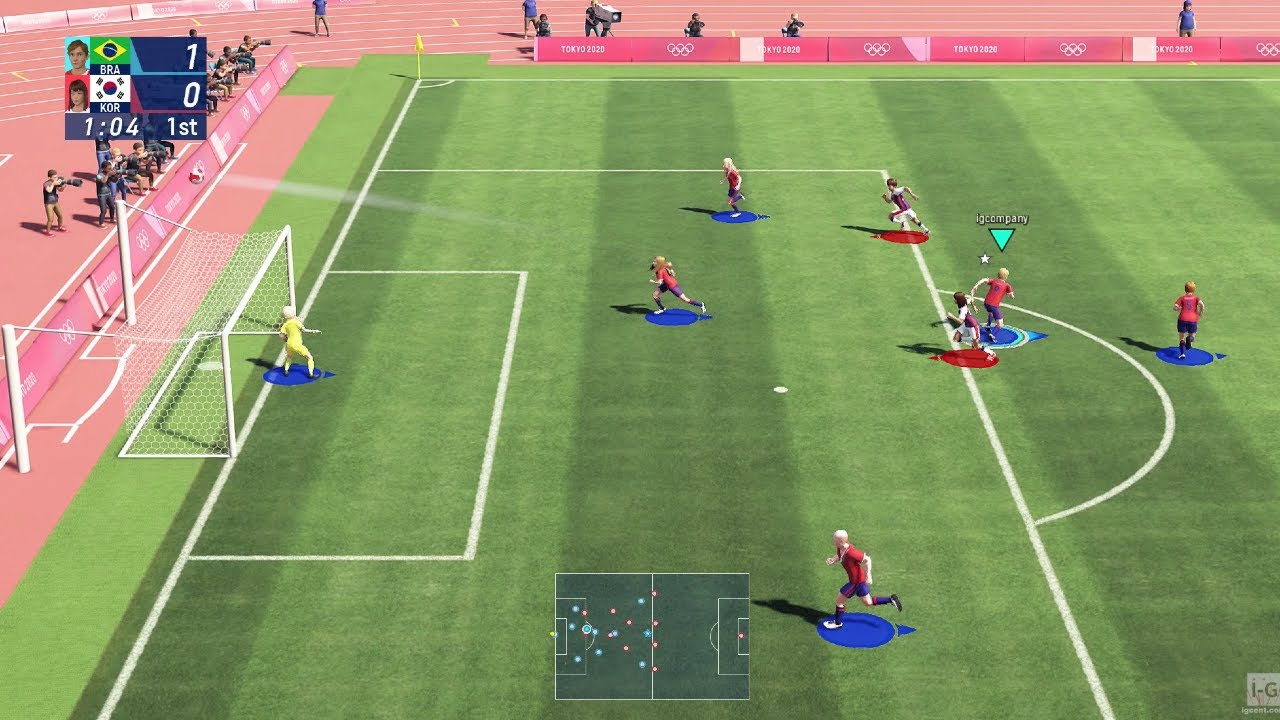Click the Korea team character portrait
1280x720 pixels.
[77, 94]
